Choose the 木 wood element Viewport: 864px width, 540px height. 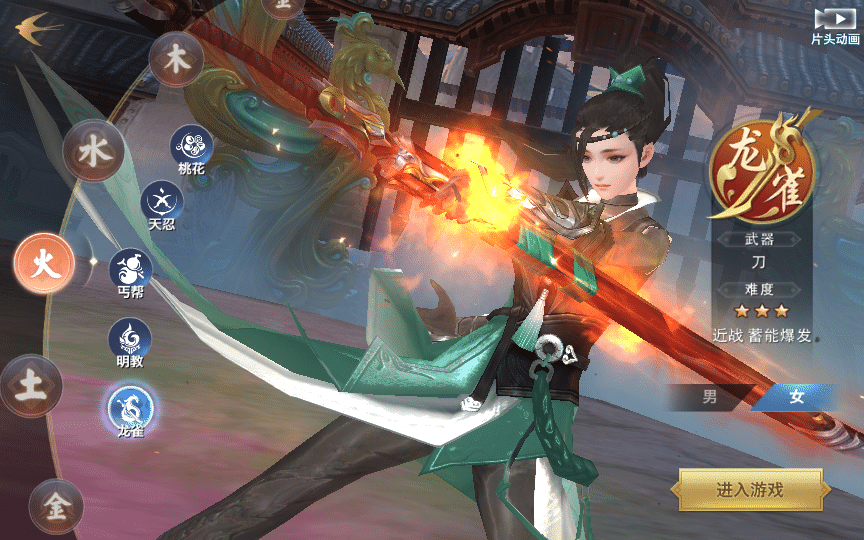tap(176, 59)
